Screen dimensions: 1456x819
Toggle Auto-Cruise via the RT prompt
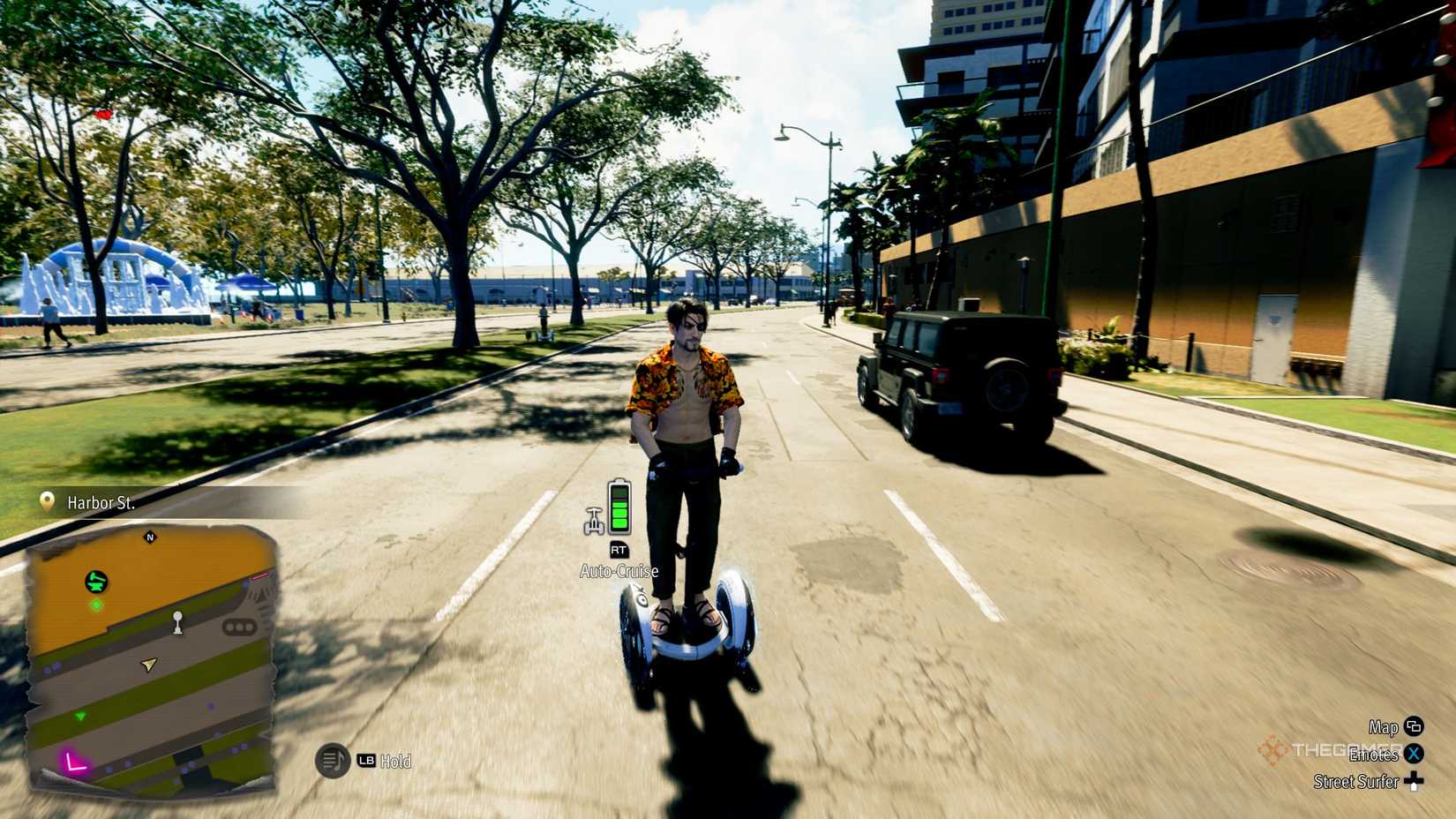(619, 550)
